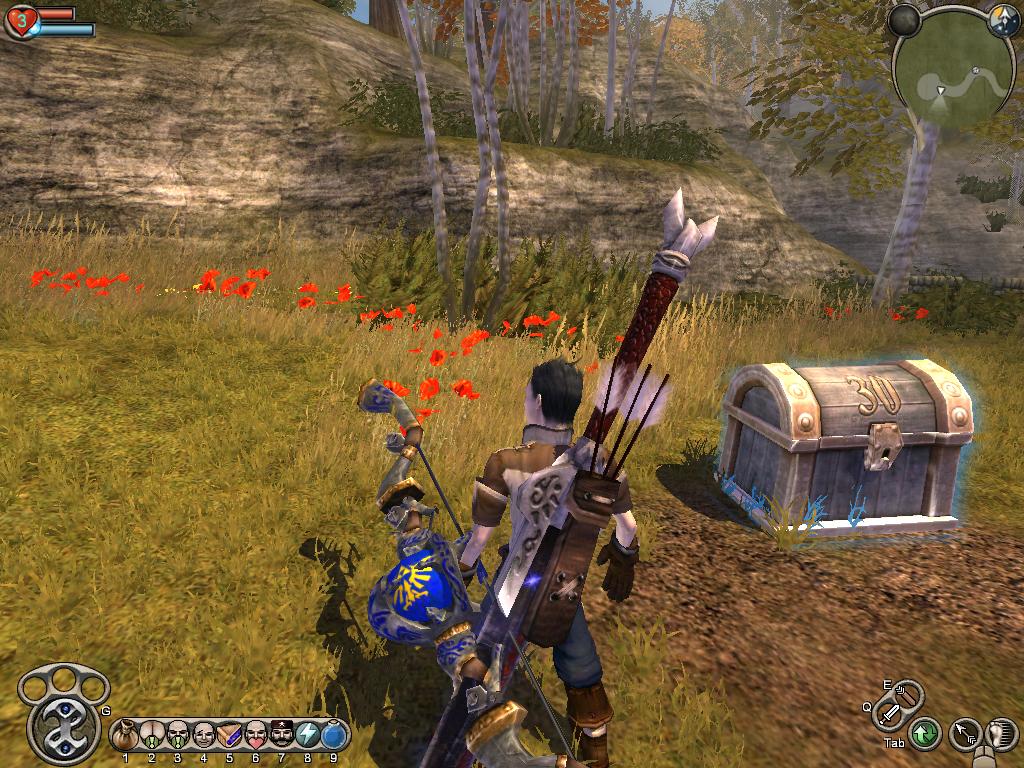Switch to the ranged weapon icon
The image size is (1024, 768).
pyautogui.click(x=905, y=692)
